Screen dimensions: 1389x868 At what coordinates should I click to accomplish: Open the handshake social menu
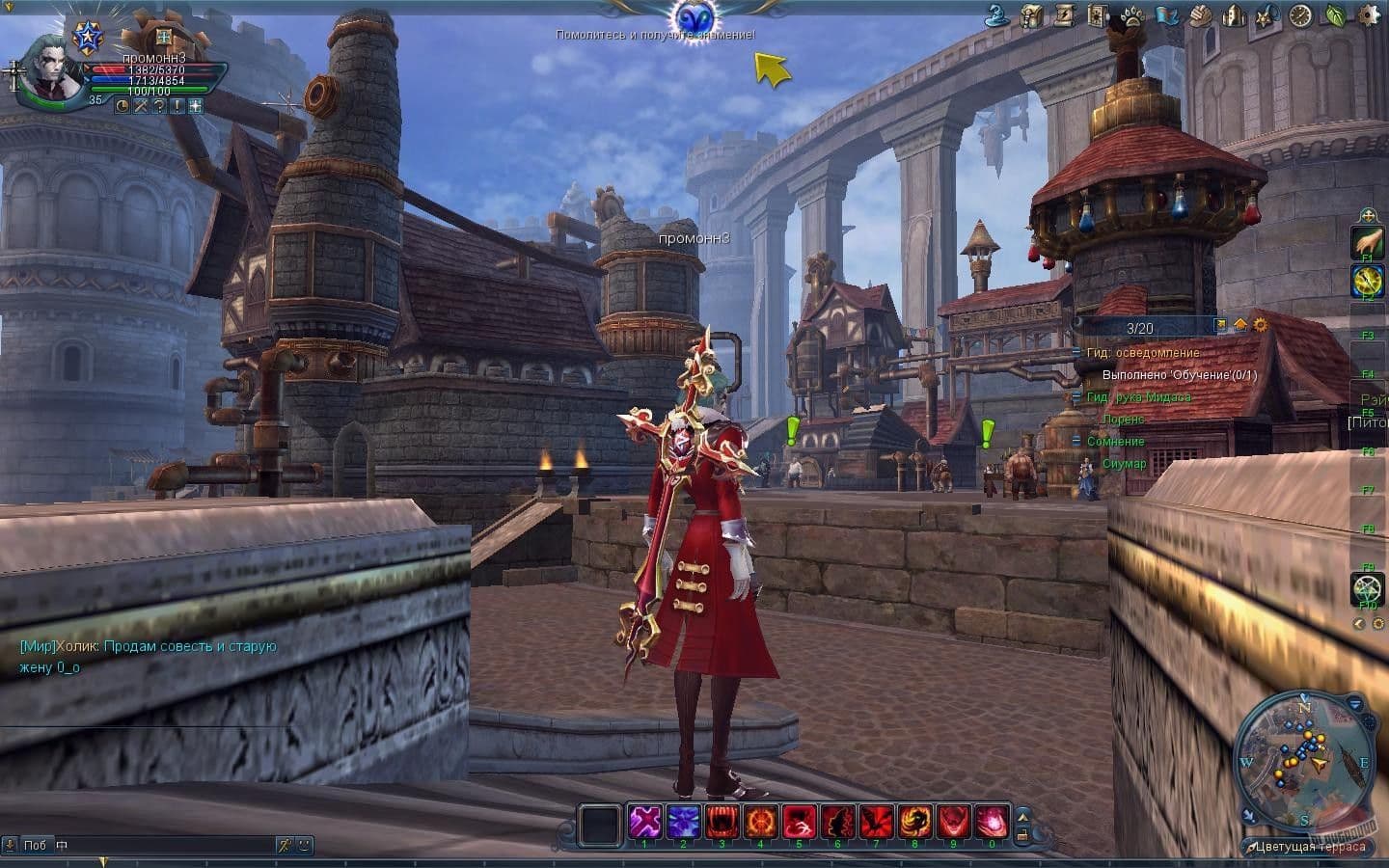point(1200,15)
